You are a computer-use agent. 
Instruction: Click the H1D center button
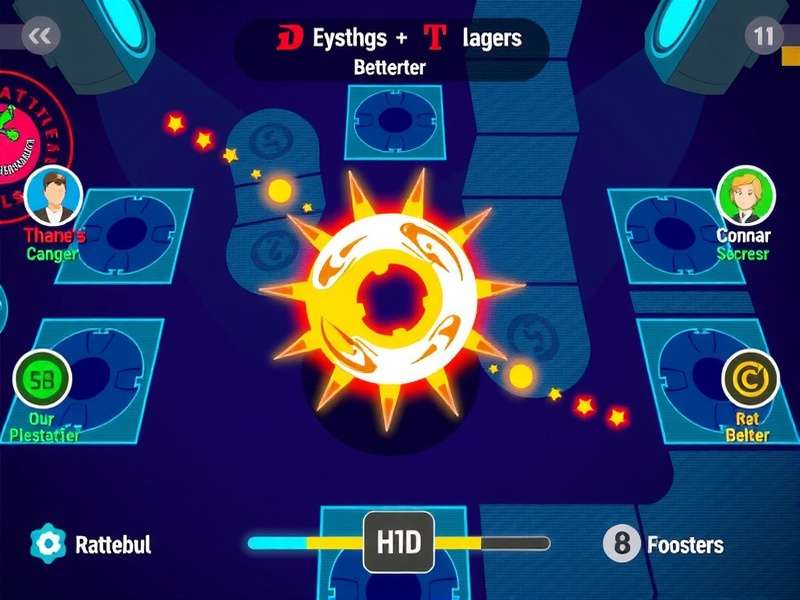(x=399, y=543)
